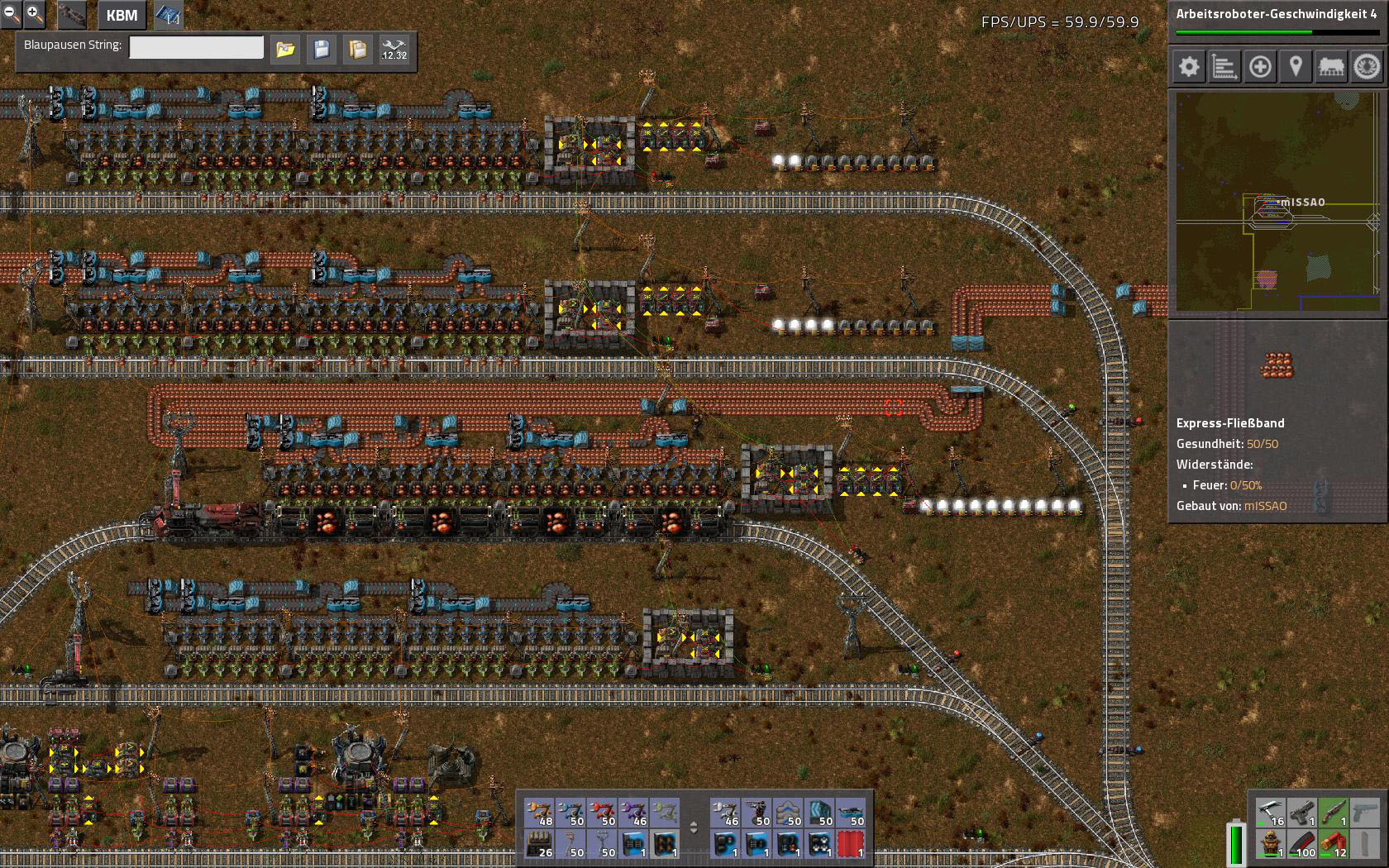Select the yellow inserter stack of 48
Viewport: 1389px width, 868px height.
point(540,813)
